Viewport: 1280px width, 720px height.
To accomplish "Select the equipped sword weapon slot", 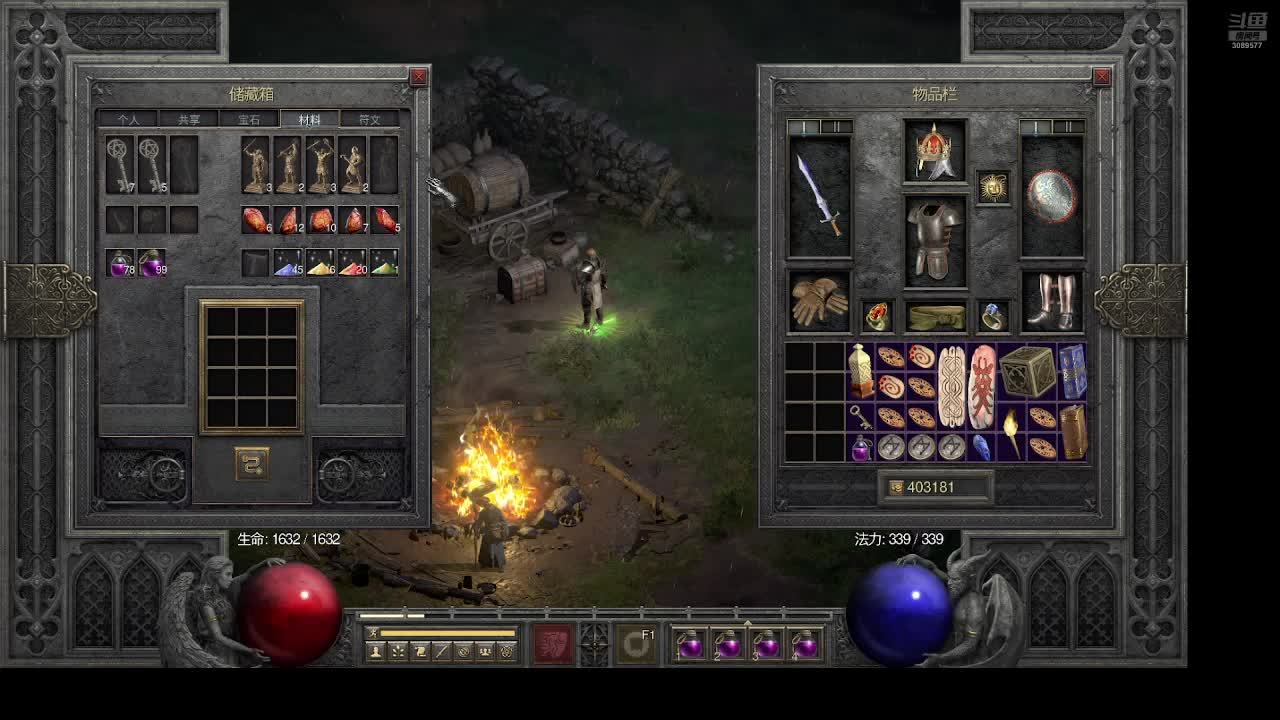I will tap(820, 196).
